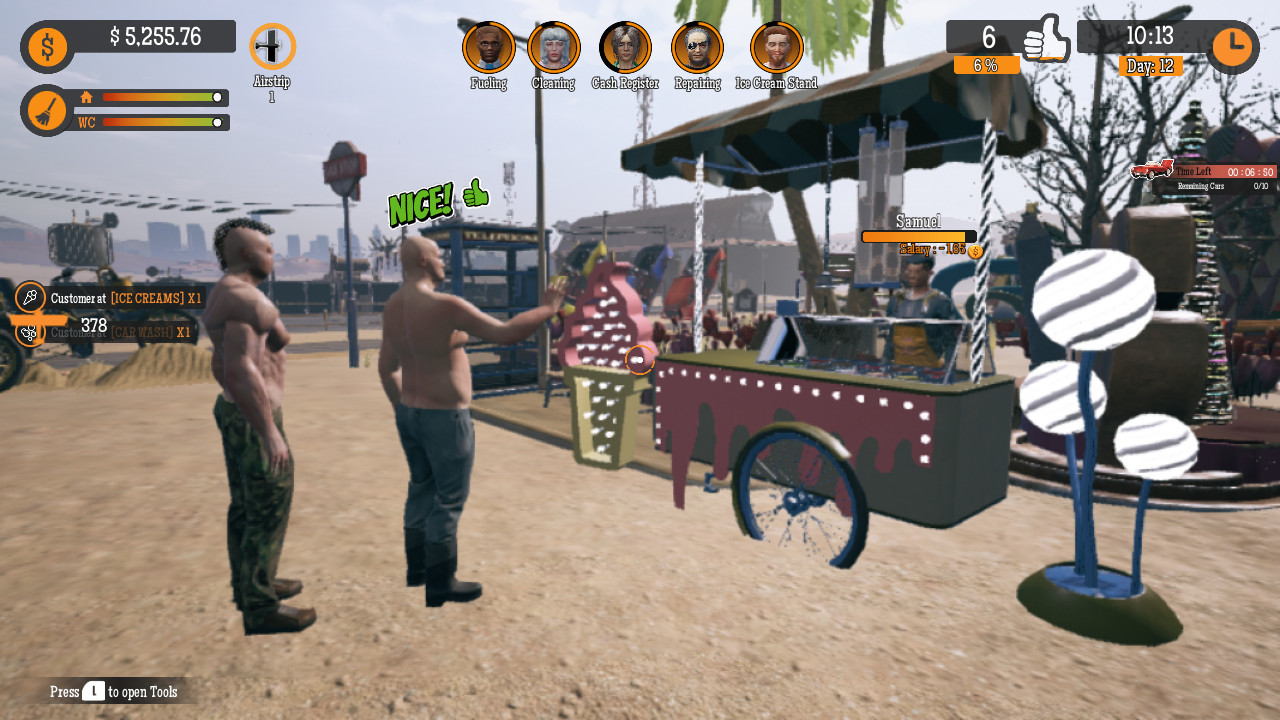Open the Cleaning staff member's portrait
1280x720 pixels.
pos(554,46)
